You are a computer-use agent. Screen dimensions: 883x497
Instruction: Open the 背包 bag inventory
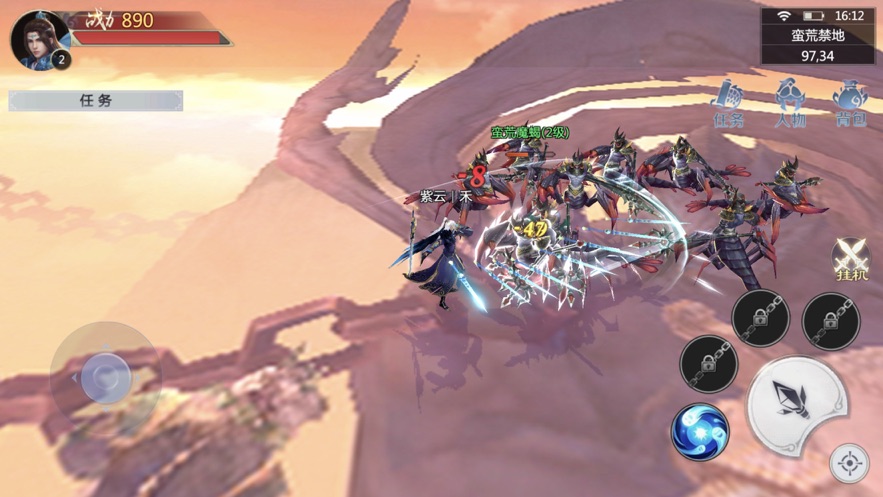pos(850,104)
